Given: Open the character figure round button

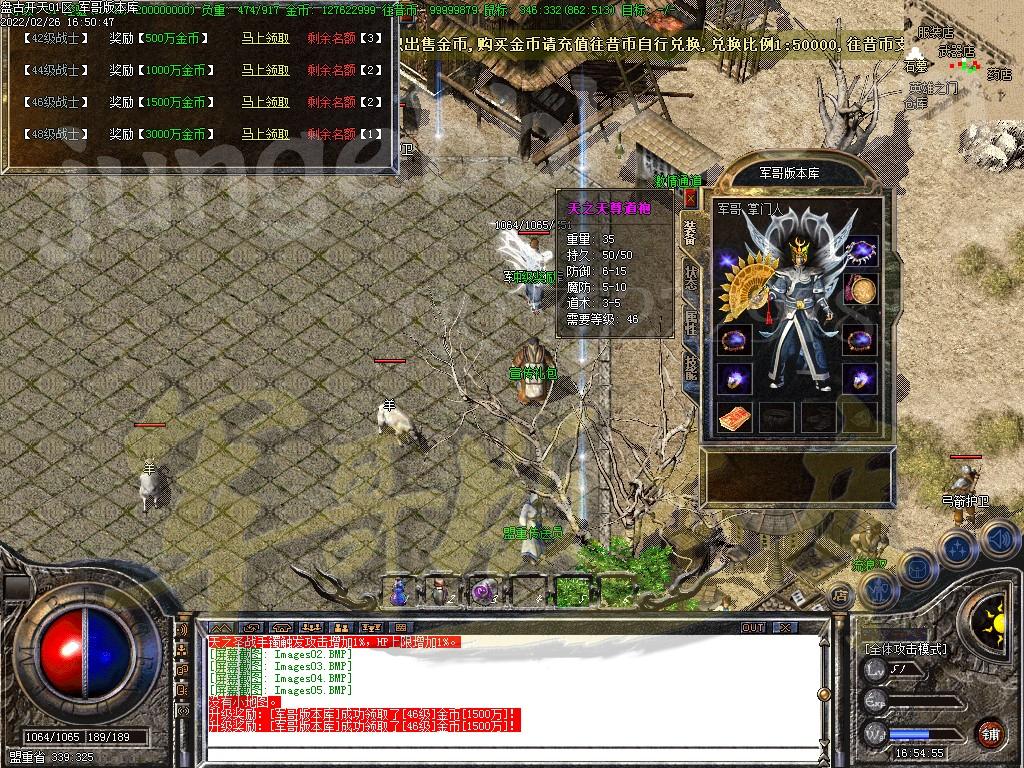Looking at the screenshot, I should (879, 591).
